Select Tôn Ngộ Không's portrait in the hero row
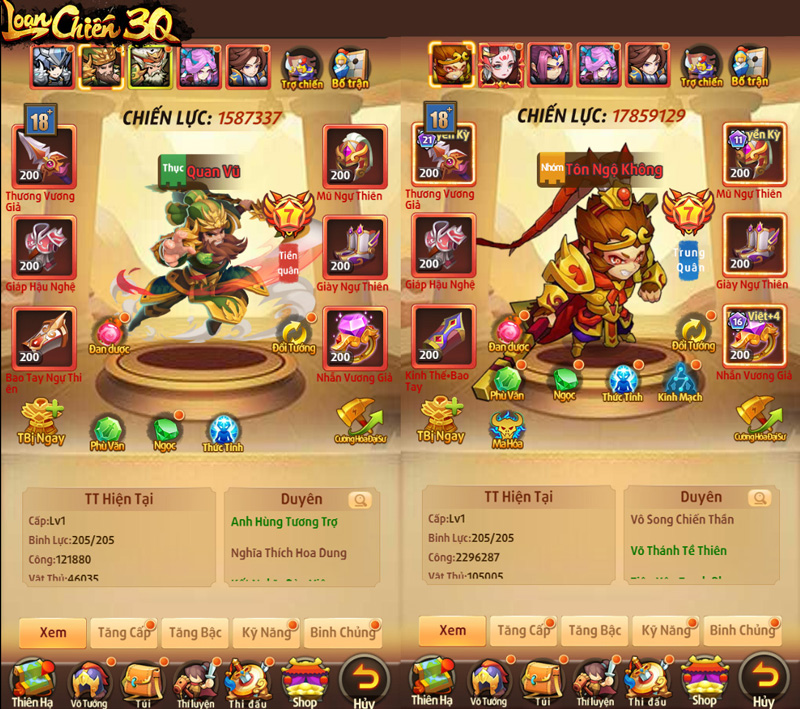Image resolution: width=800 pixels, height=709 pixels. click(452, 64)
